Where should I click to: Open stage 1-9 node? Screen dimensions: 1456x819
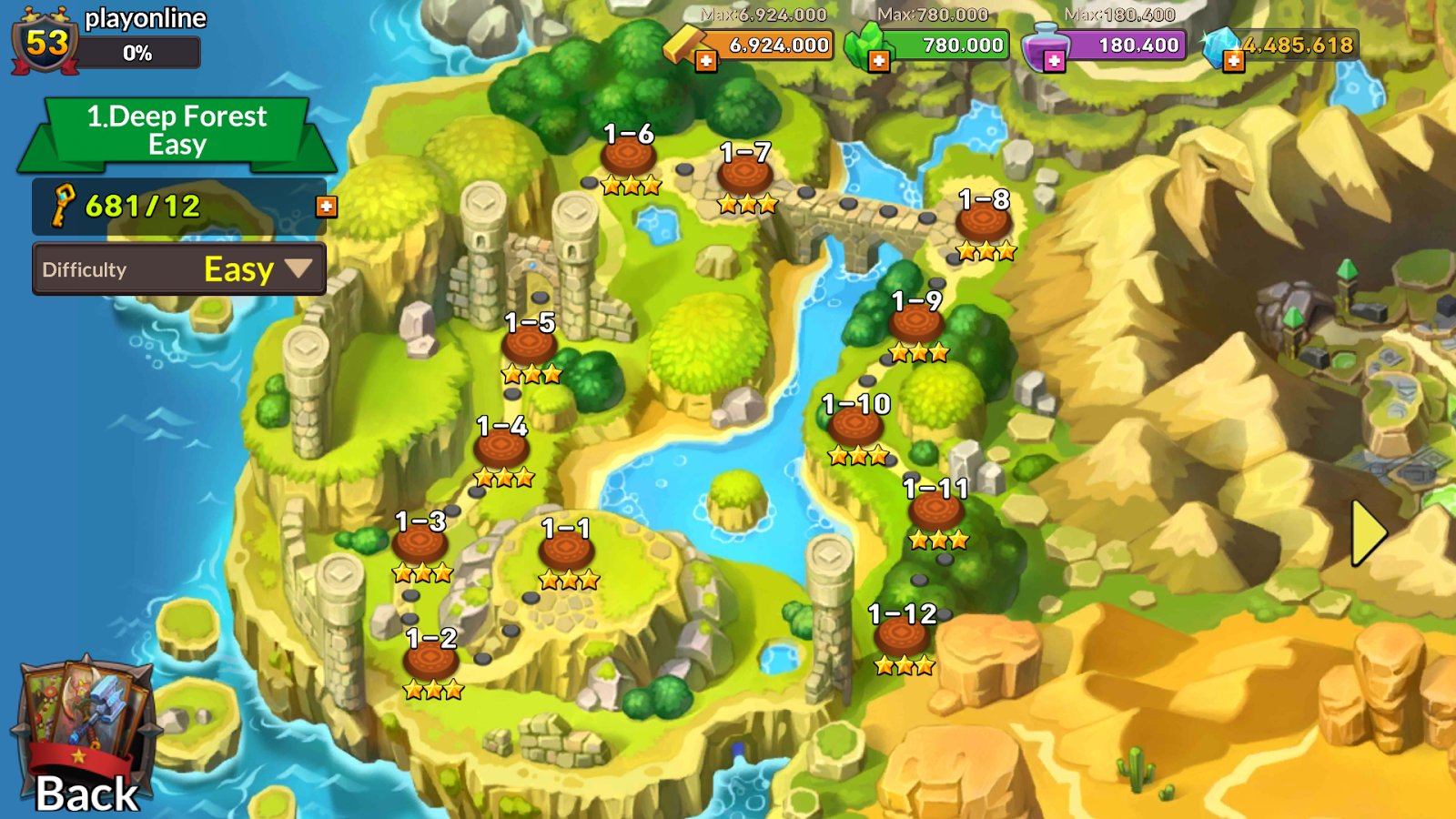click(916, 323)
